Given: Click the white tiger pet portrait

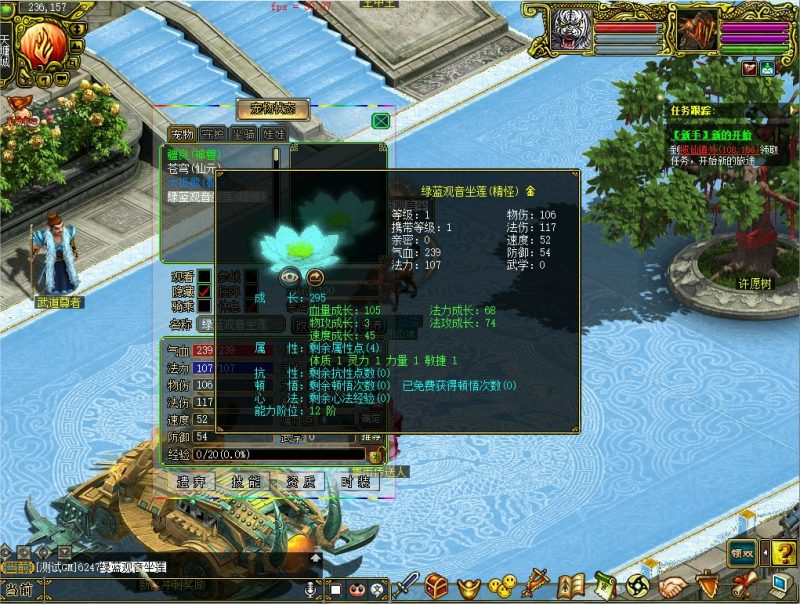Looking at the screenshot, I should 570,32.
